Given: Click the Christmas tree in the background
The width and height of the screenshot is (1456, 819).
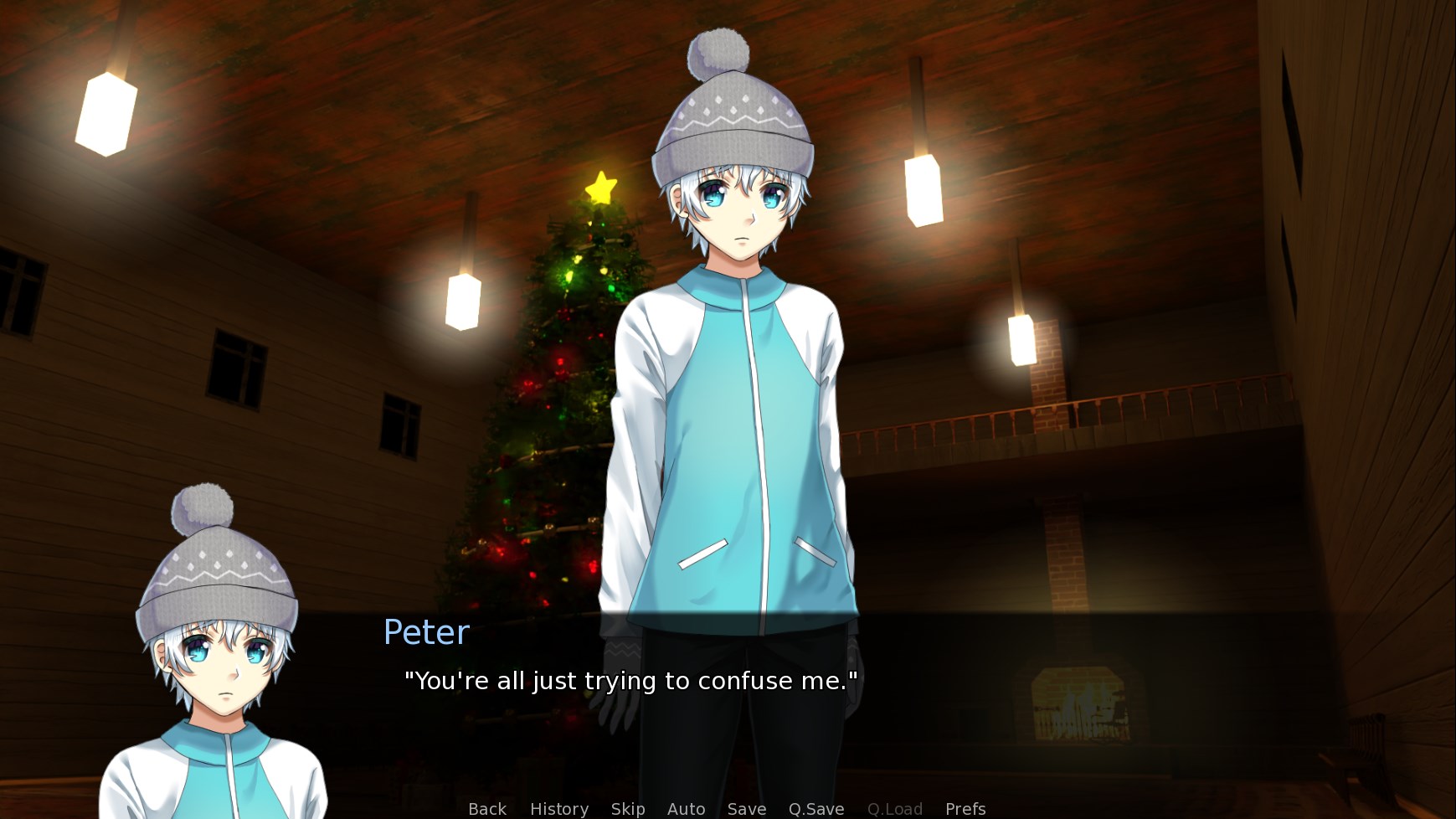Looking at the screenshot, I should (553, 402).
